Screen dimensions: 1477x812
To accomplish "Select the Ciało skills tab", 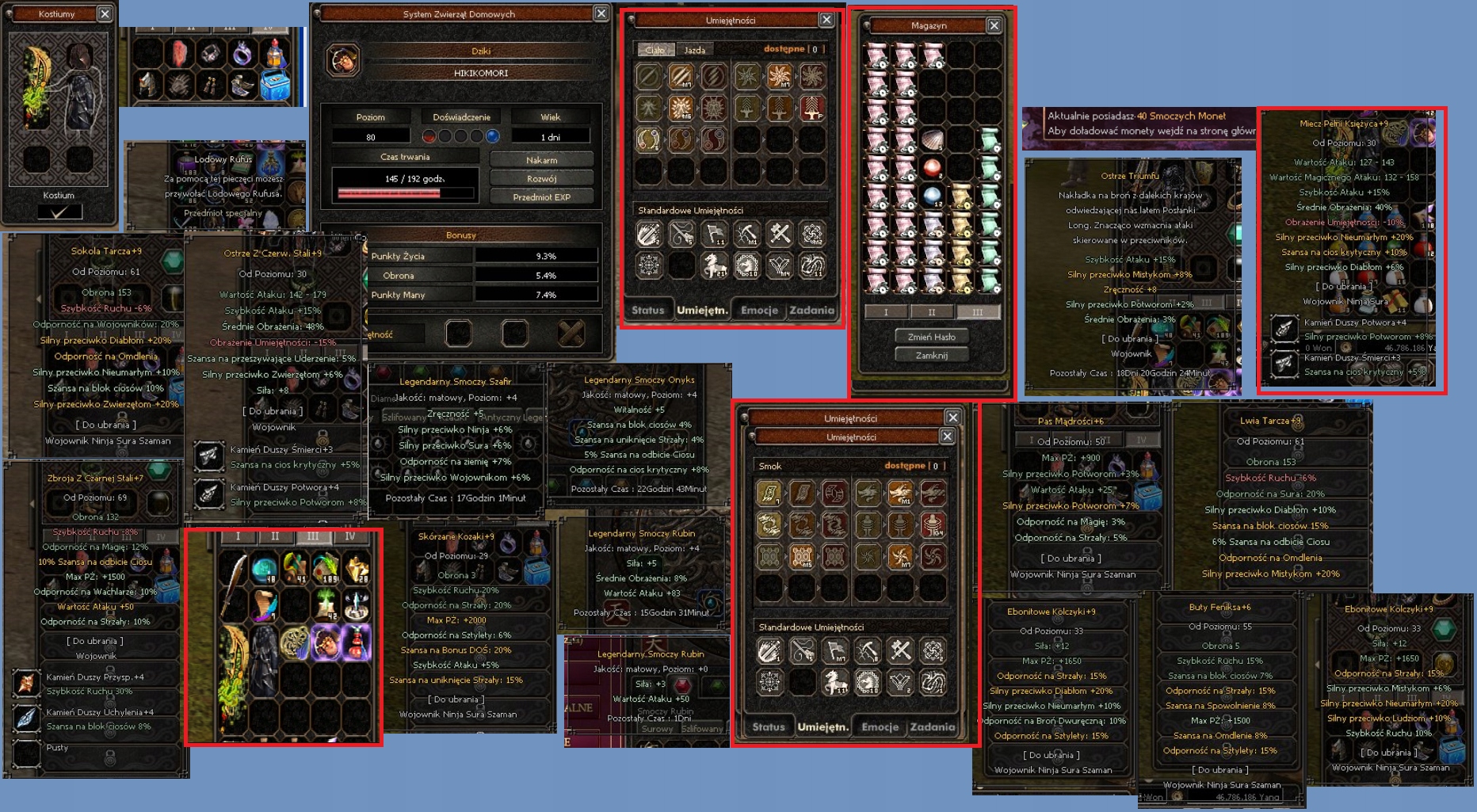I will click(x=655, y=50).
